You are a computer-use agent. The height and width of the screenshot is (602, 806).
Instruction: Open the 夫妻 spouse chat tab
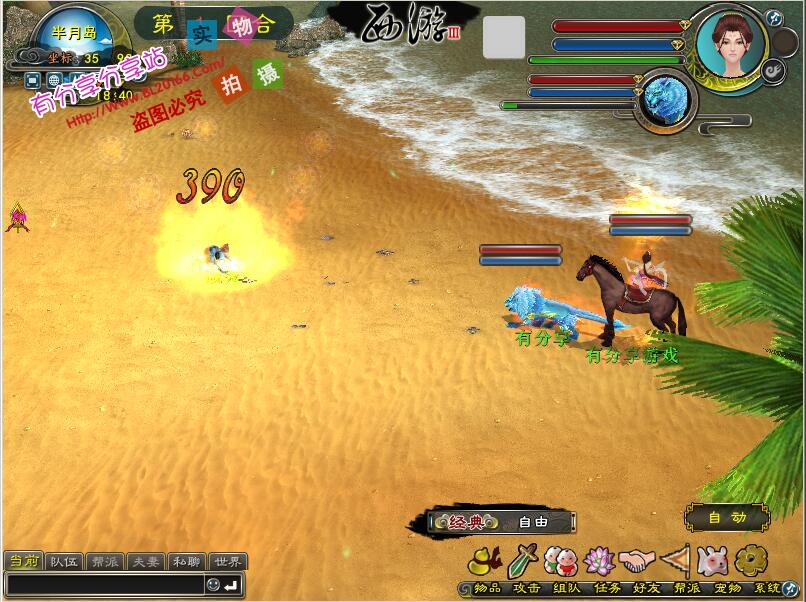[x=147, y=562]
